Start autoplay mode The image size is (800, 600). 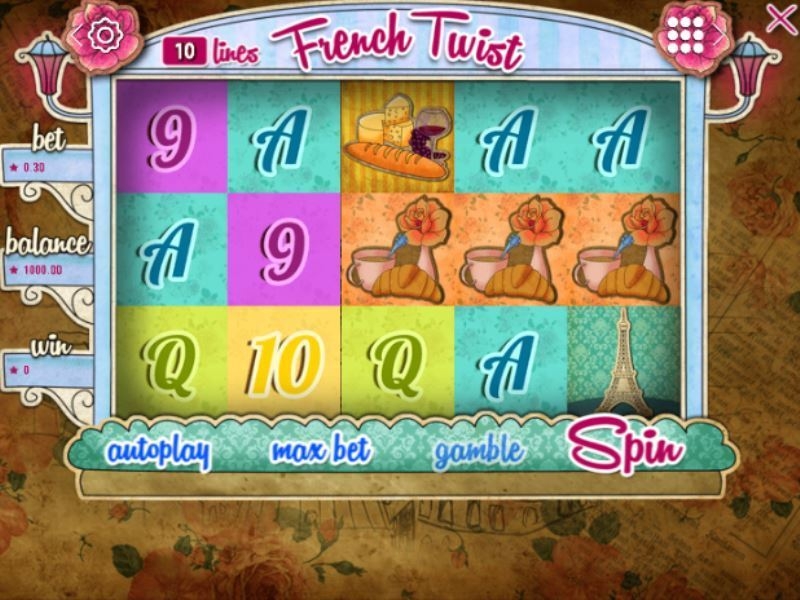pyautogui.click(x=160, y=452)
